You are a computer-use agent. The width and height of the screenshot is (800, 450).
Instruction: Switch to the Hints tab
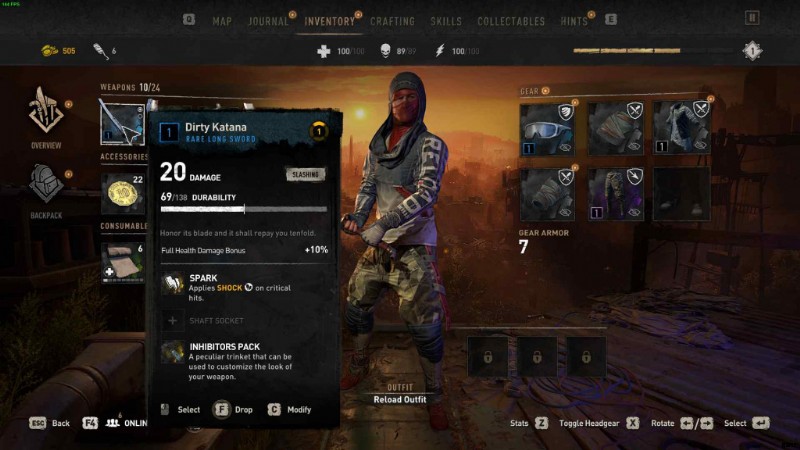575,21
